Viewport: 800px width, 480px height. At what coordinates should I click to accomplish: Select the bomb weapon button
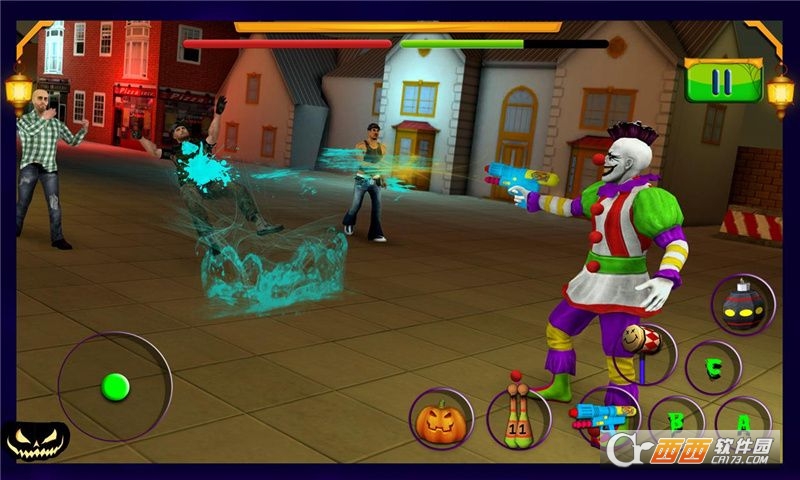pos(743,305)
